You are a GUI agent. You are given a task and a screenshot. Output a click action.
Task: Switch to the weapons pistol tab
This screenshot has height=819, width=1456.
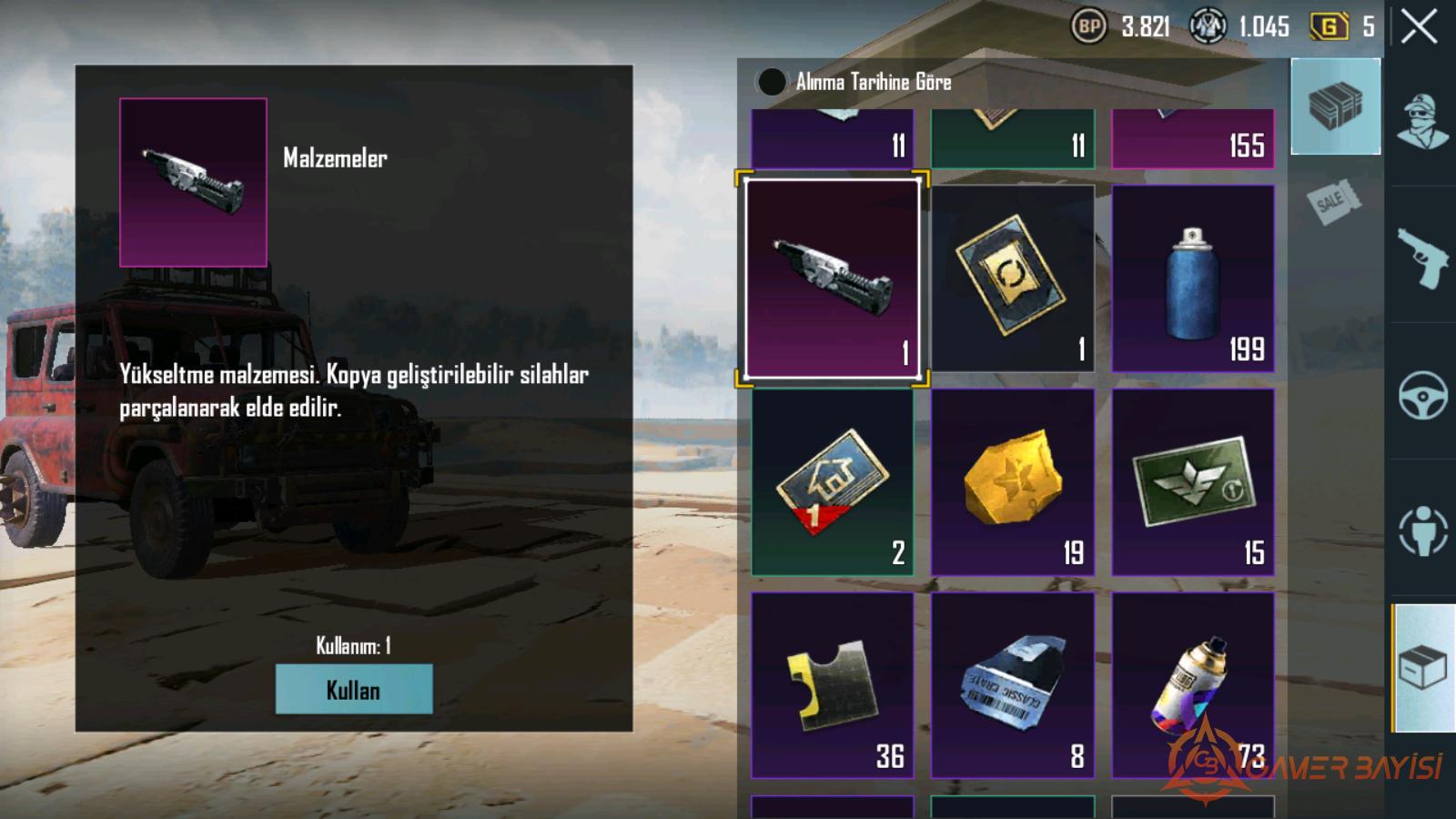point(1422,257)
